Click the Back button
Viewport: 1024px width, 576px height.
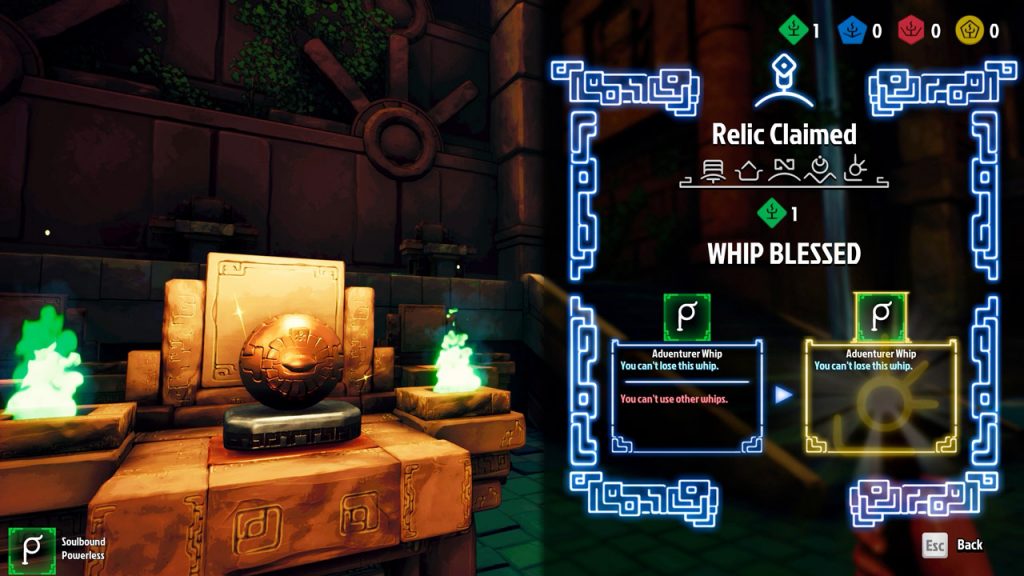(953, 545)
